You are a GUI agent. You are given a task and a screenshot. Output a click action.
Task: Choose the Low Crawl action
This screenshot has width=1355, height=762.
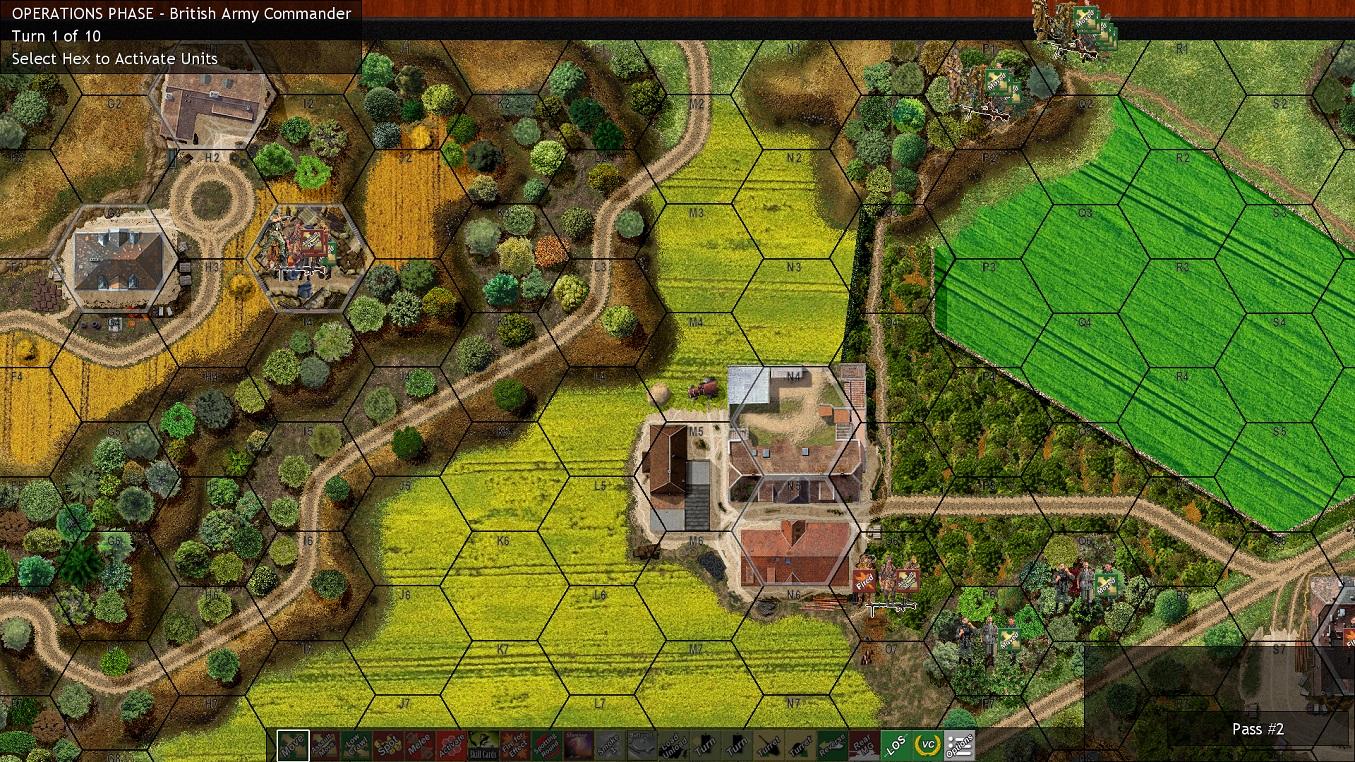tap(355, 746)
